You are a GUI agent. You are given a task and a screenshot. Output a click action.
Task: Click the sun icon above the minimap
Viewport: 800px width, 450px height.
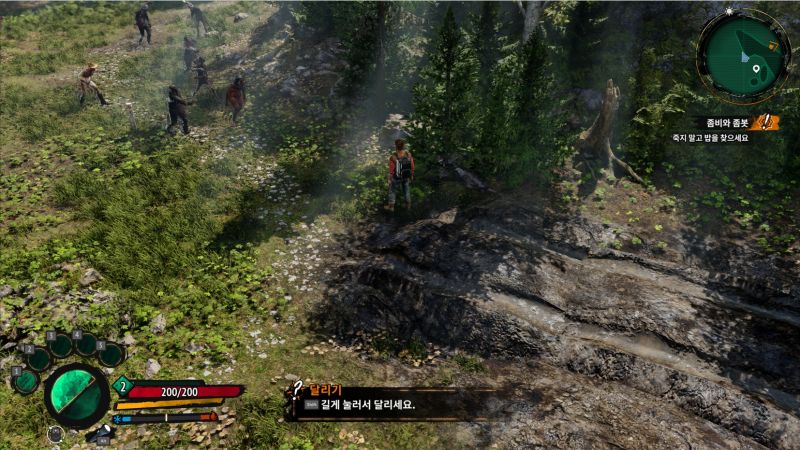click(x=728, y=11)
